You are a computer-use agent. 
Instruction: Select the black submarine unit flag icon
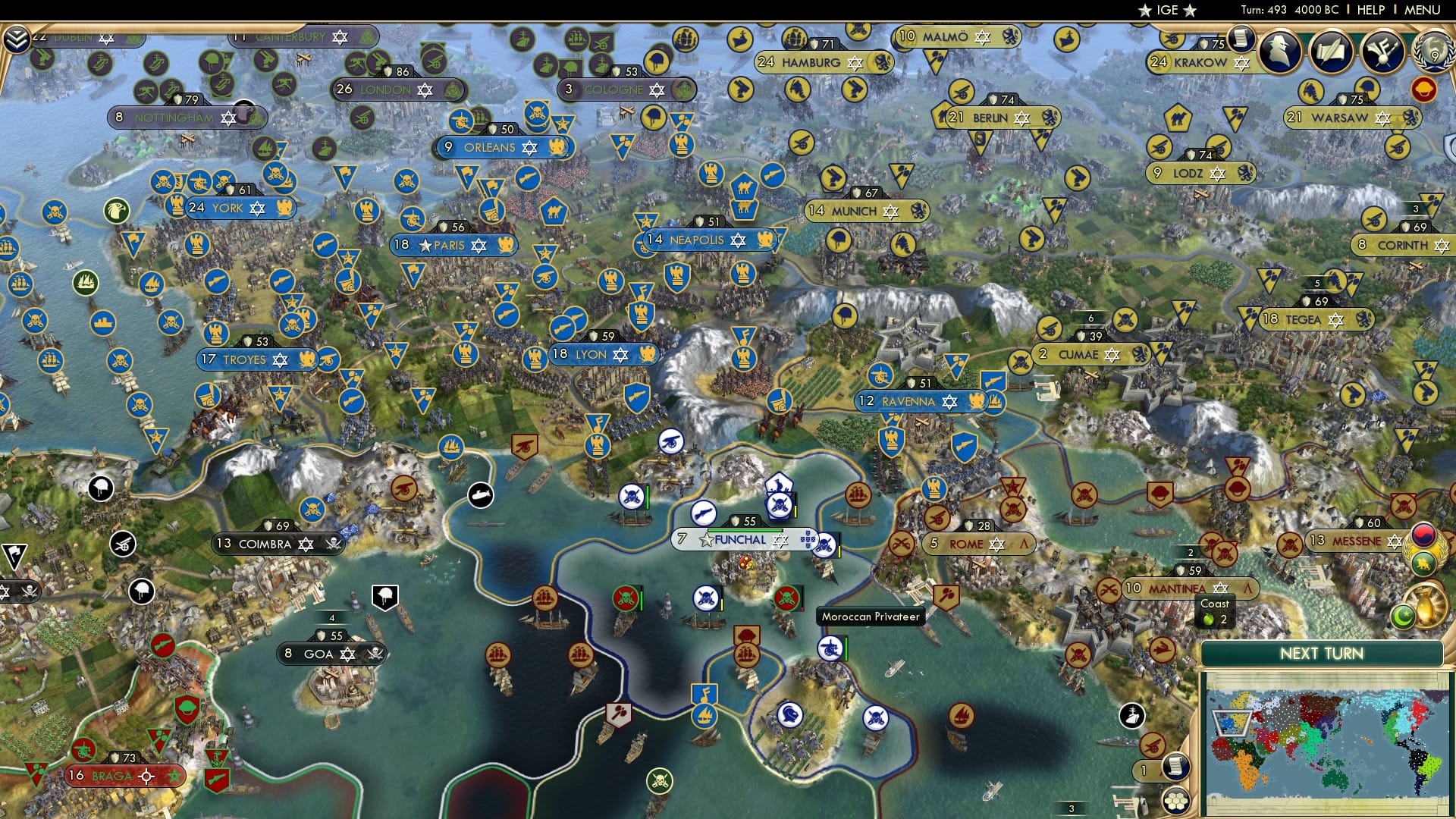[x=480, y=495]
